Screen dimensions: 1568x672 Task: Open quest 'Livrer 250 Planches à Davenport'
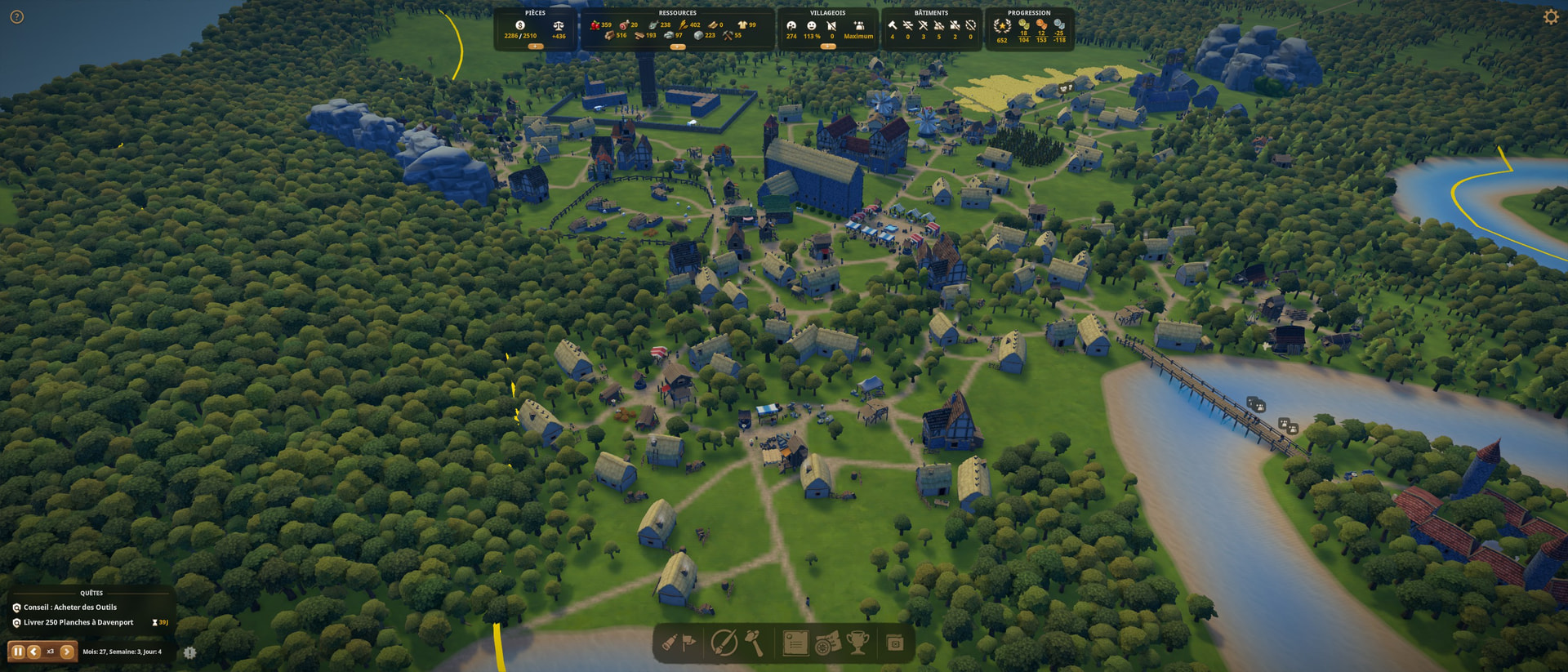[78, 622]
